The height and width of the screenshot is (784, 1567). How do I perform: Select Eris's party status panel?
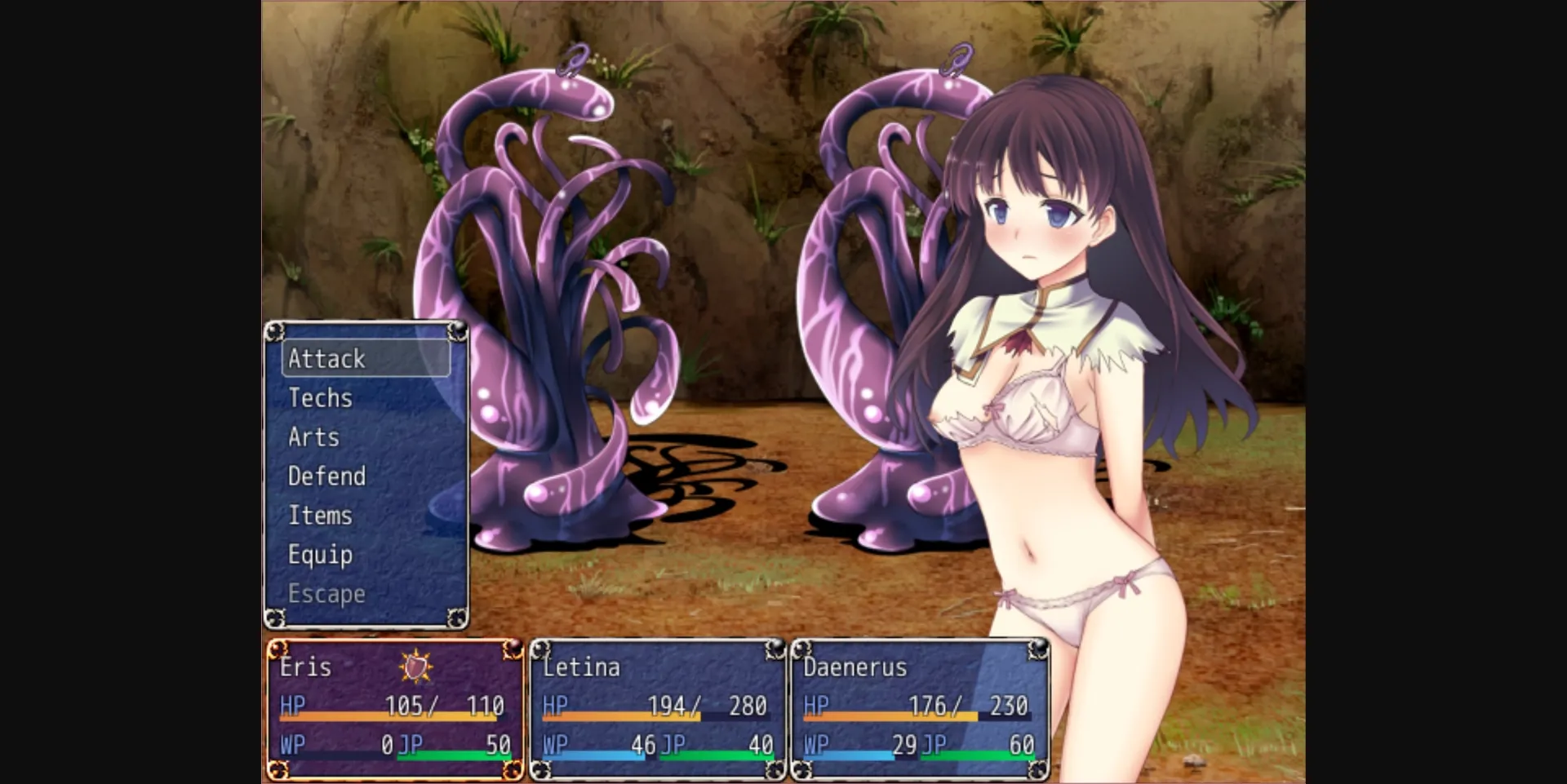click(395, 708)
